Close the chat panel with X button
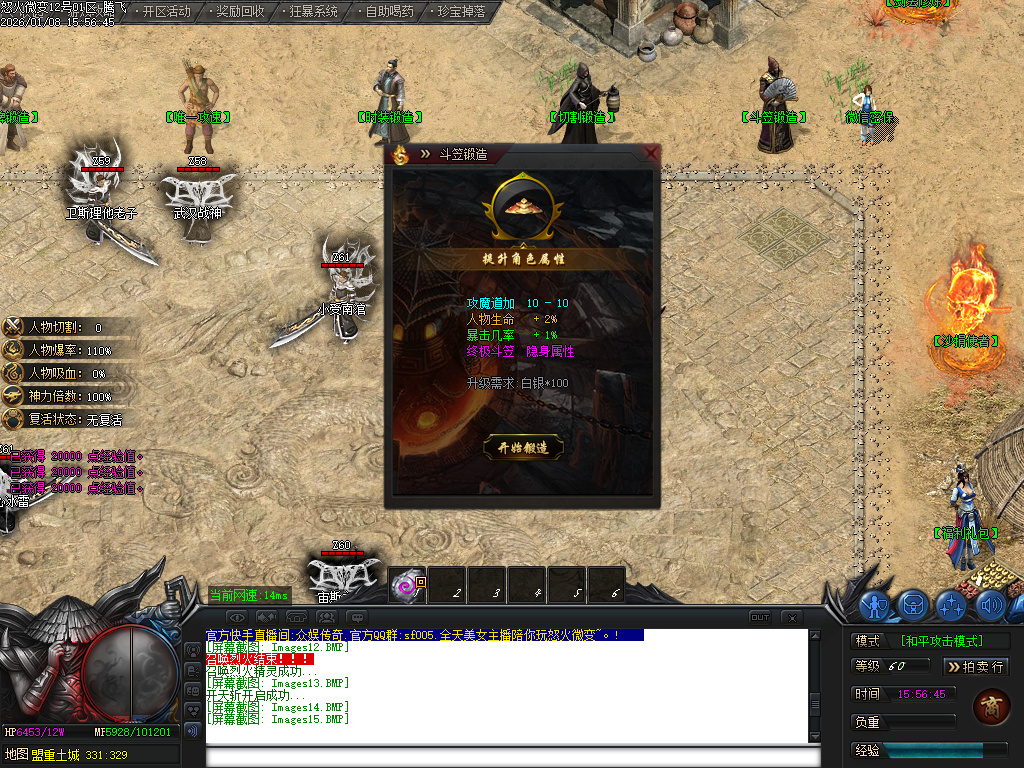Viewport: 1024px width, 768px height. coord(791,617)
